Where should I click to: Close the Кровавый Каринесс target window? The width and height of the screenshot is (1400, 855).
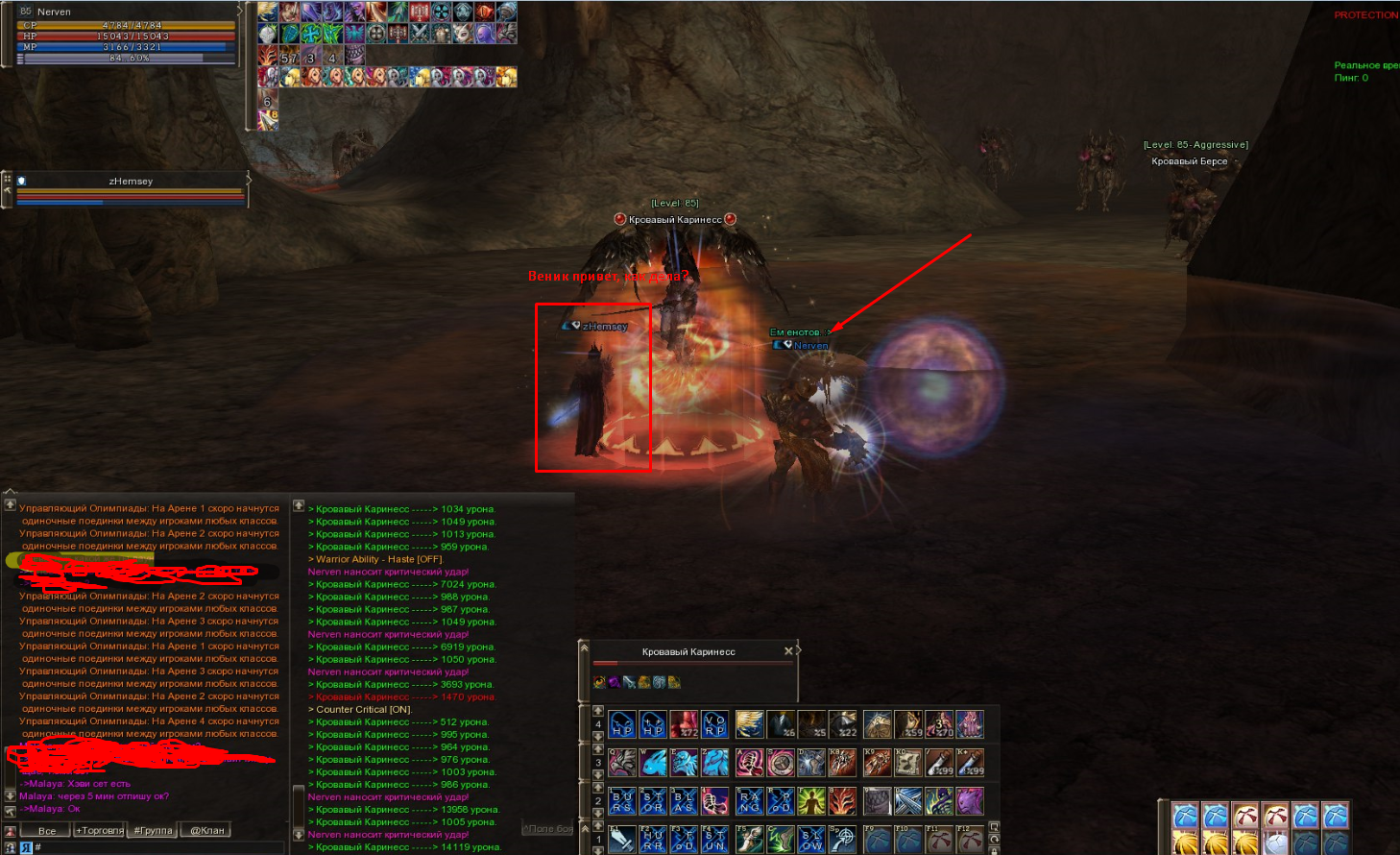[788, 650]
